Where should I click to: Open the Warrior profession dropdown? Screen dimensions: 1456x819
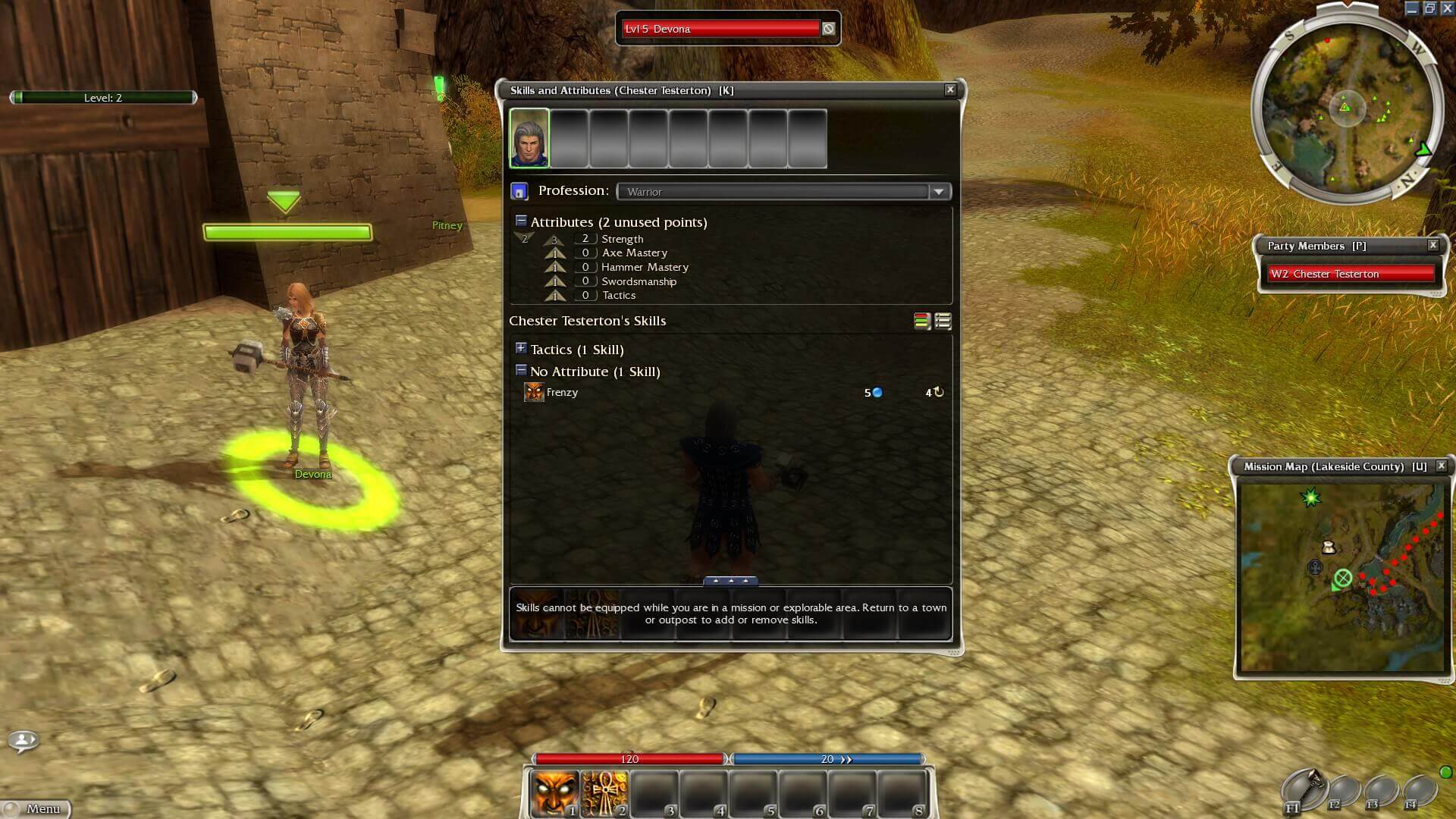(940, 191)
